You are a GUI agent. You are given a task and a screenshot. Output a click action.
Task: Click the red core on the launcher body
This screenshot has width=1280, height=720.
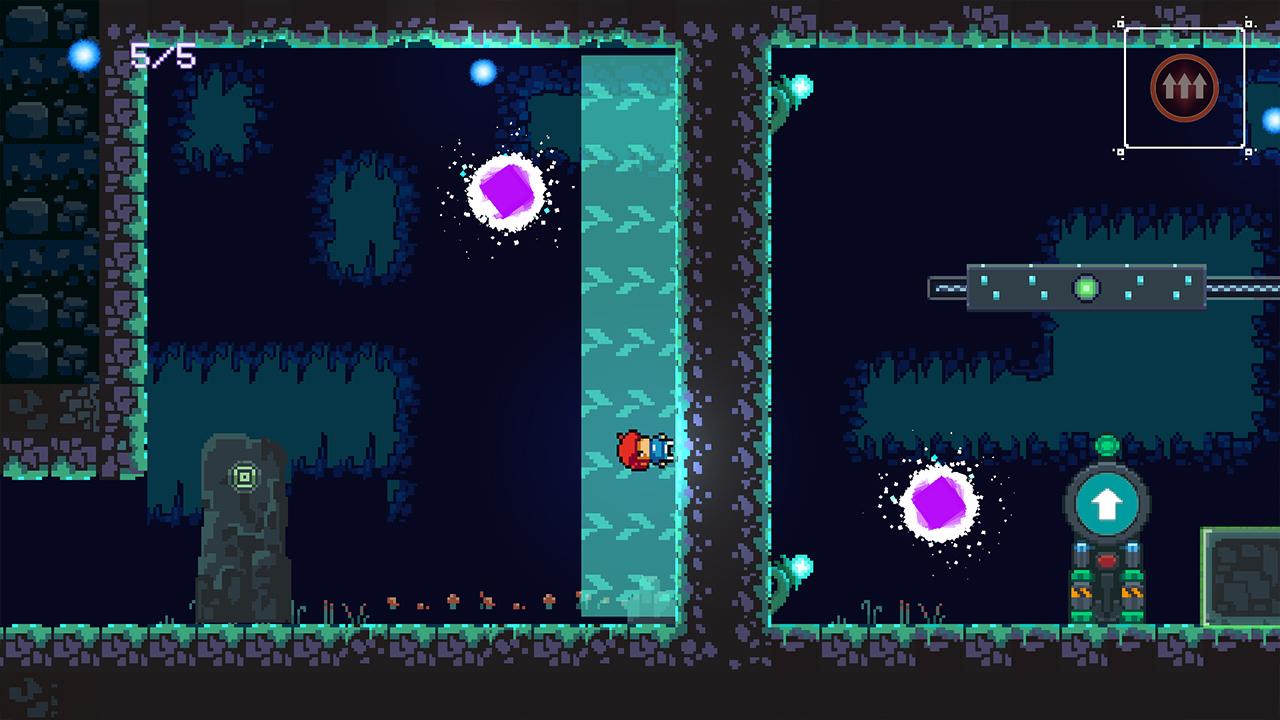[1108, 563]
